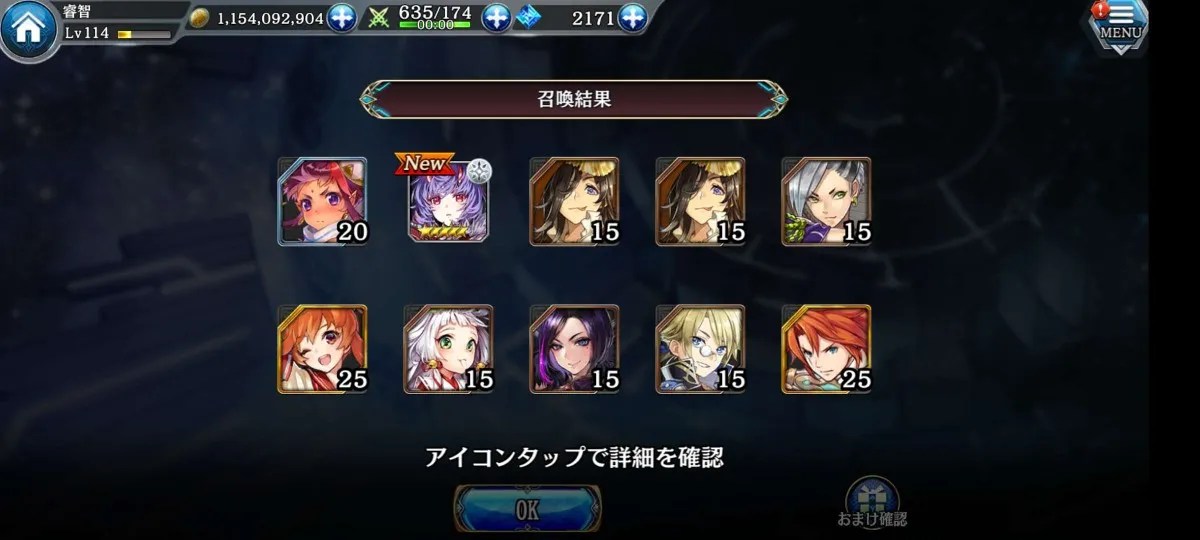Screen dimensions: 1200x540
Task: Refill stamina using its plus button
Action: pos(496,18)
